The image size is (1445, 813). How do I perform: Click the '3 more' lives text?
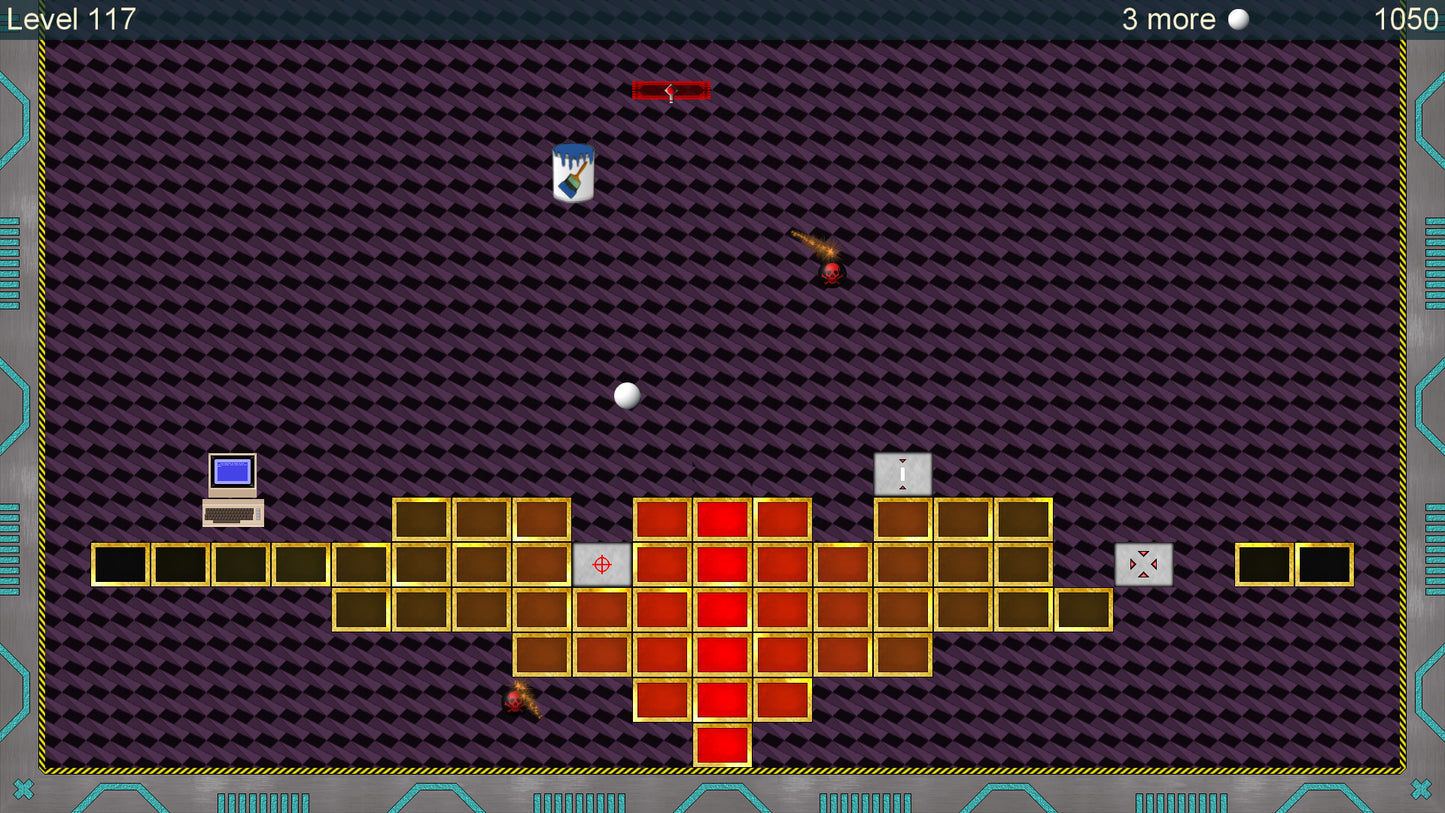tap(1168, 18)
